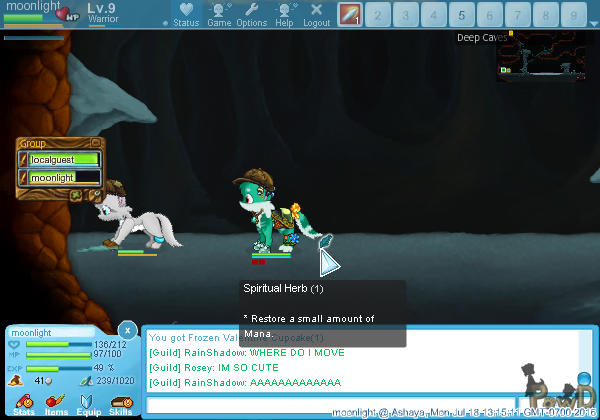Open the Options menu
The width and height of the screenshot is (600, 420).
click(x=251, y=13)
